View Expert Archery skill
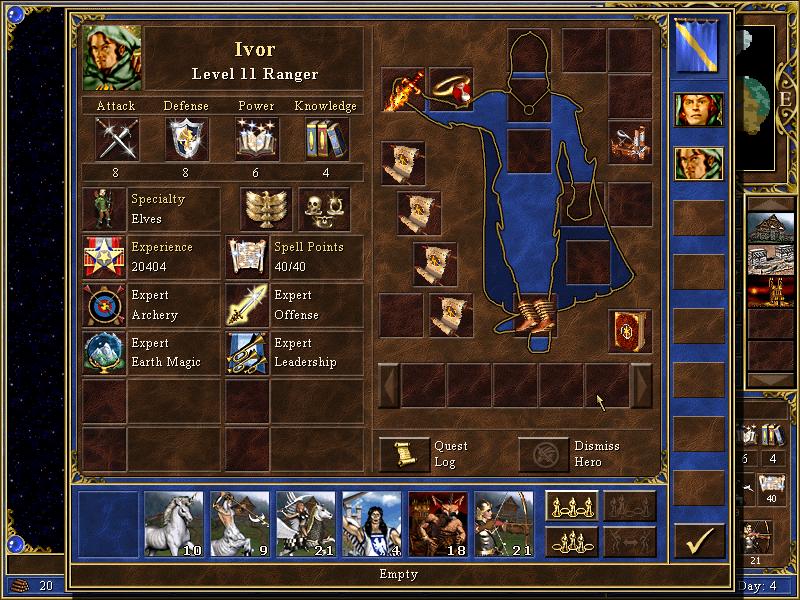 (x=104, y=306)
